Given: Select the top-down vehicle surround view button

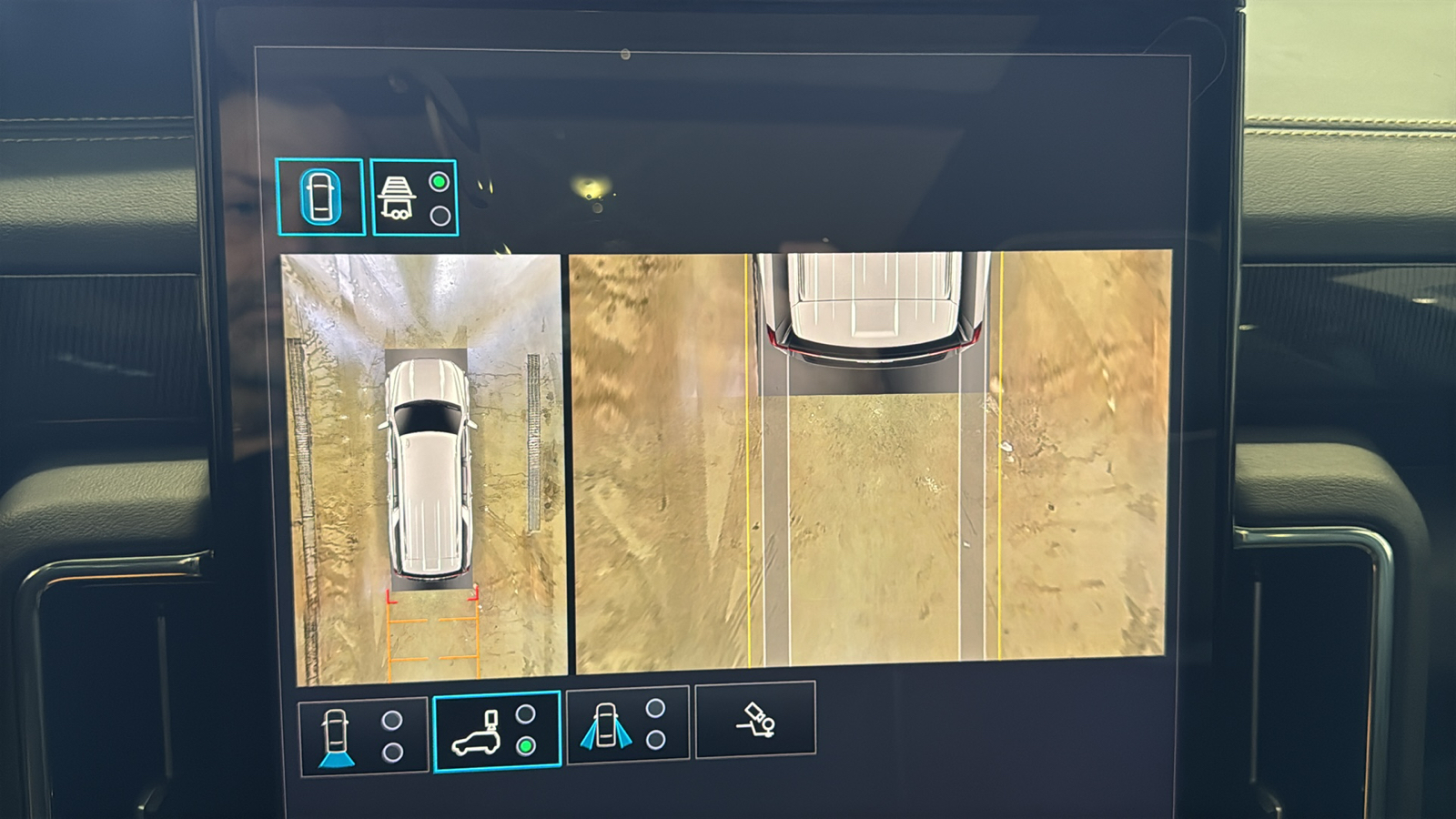Looking at the screenshot, I should point(319,197).
